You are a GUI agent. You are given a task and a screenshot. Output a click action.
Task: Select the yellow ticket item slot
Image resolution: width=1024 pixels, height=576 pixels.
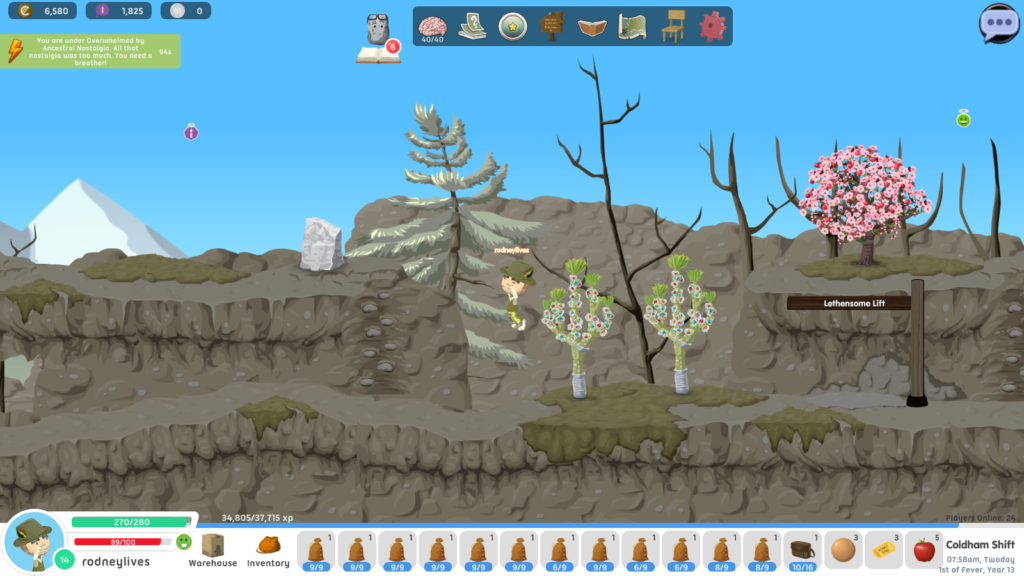883,550
